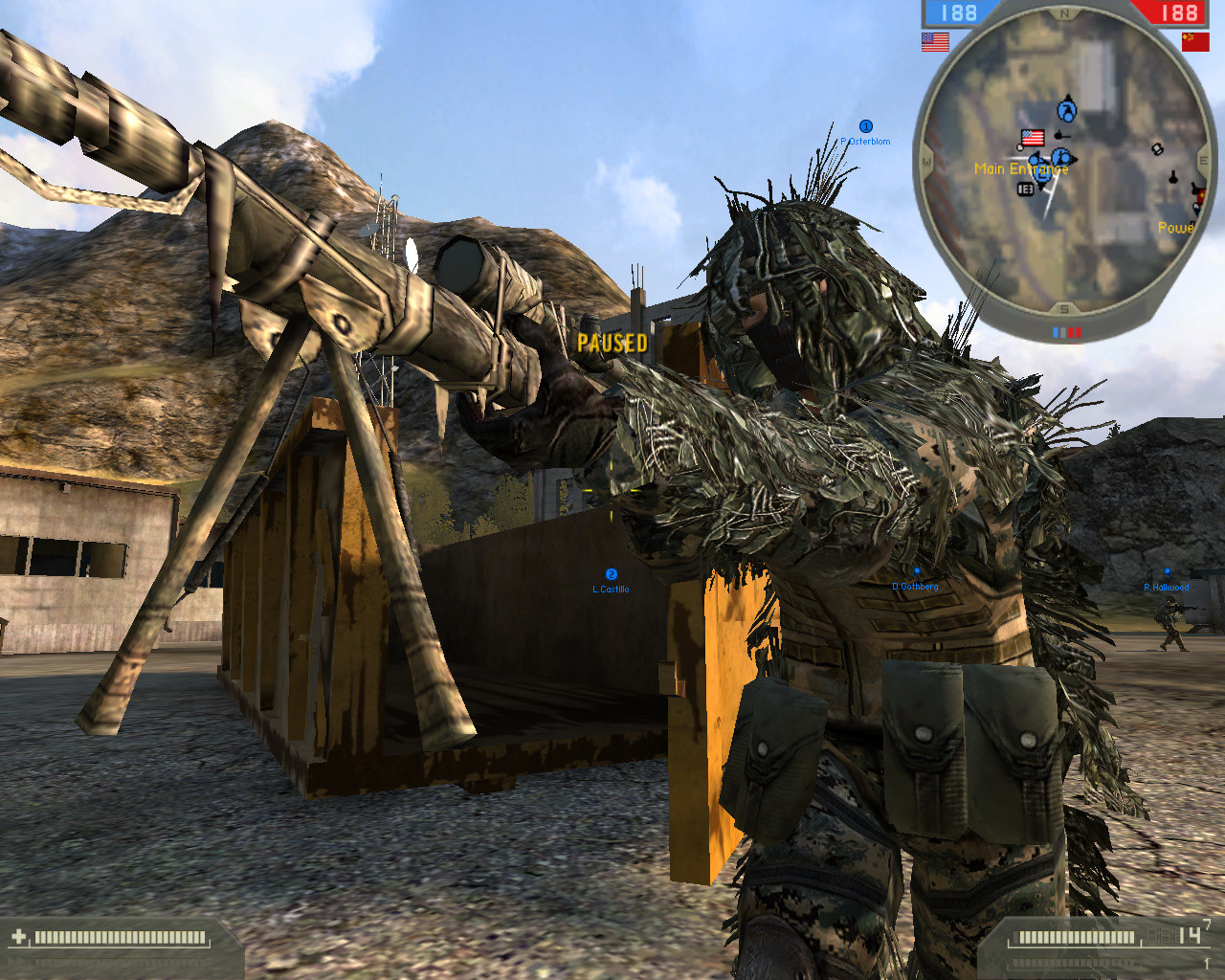The image size is (1225, 980).
Task: Toggle the gray neutral indicator below minimap
Action: tap(1062, 331)
